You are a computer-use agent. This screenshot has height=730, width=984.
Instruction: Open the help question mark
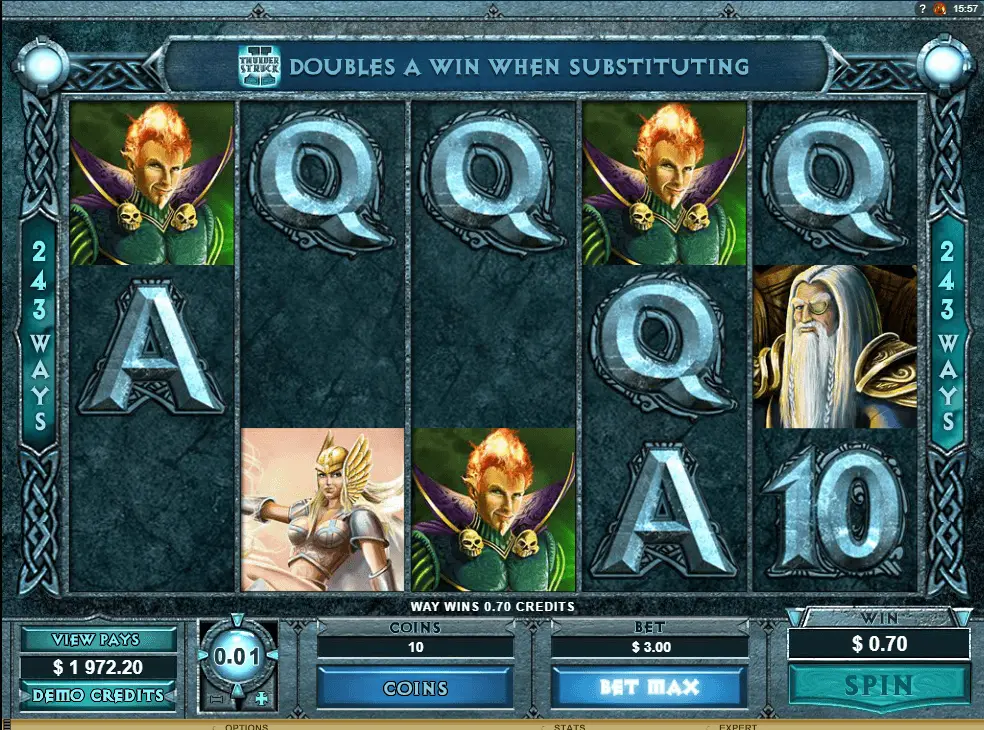922,8
